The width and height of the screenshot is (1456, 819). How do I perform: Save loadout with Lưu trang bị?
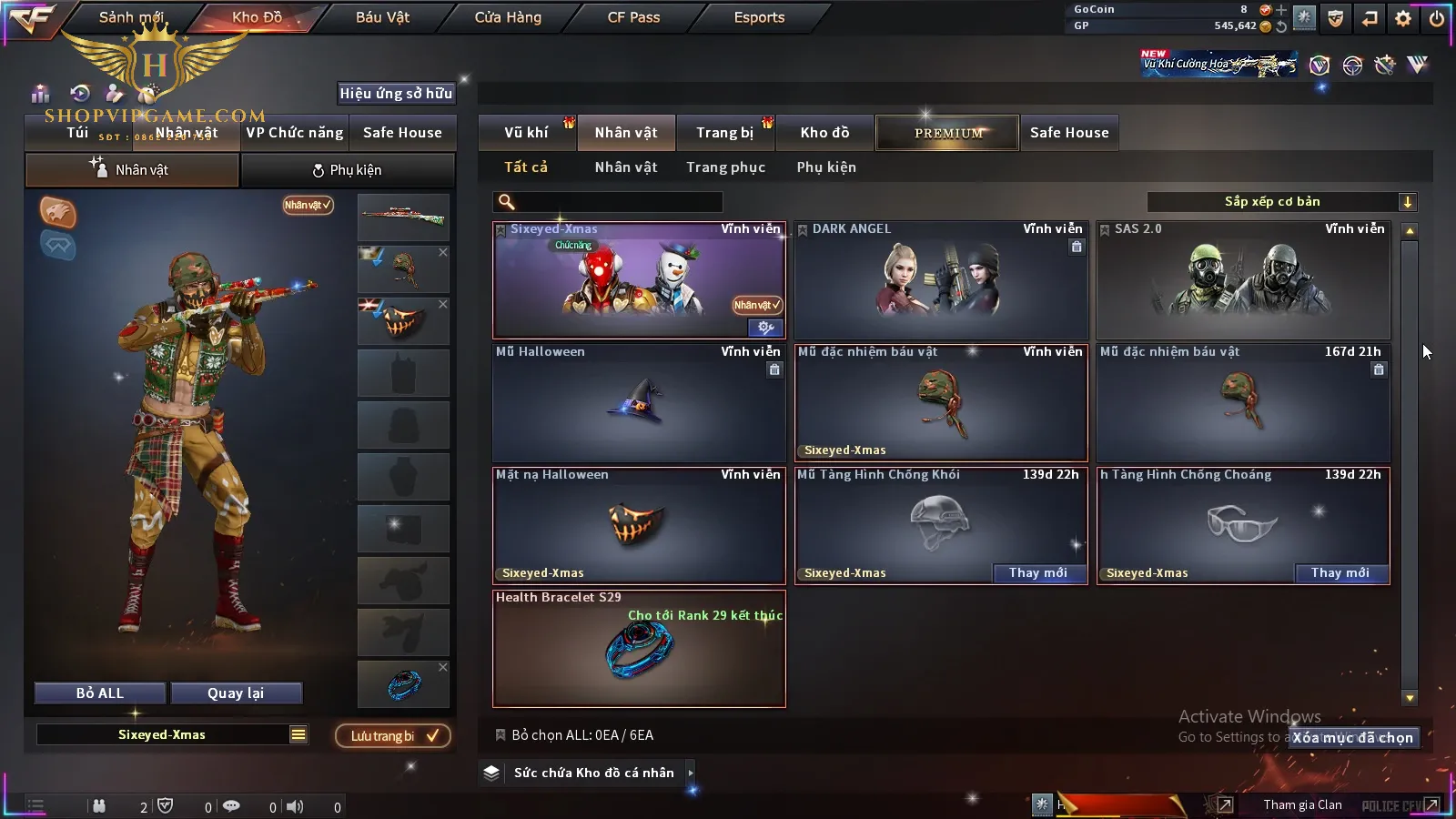393,736
